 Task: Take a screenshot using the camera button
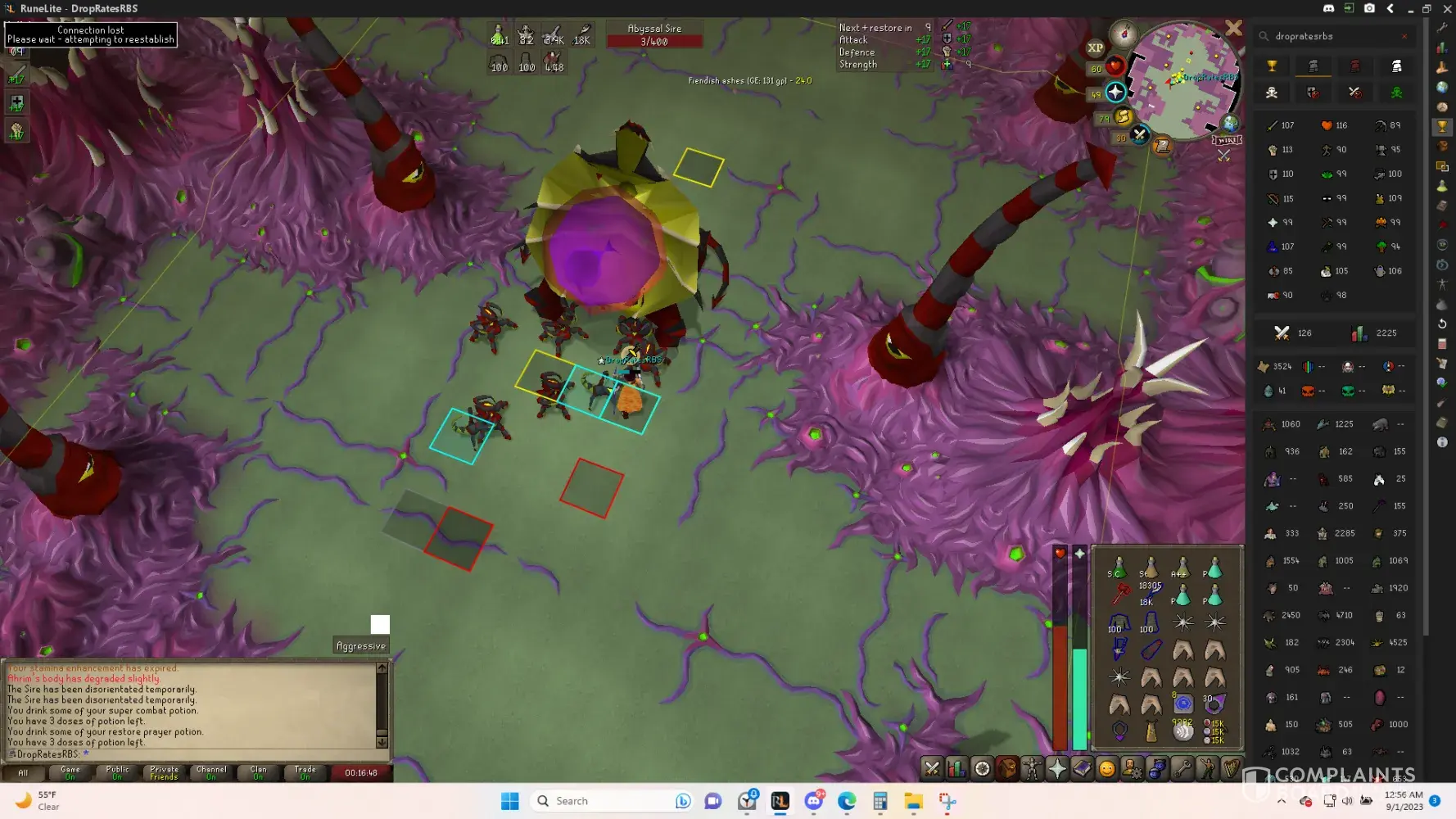point(1369,8)
